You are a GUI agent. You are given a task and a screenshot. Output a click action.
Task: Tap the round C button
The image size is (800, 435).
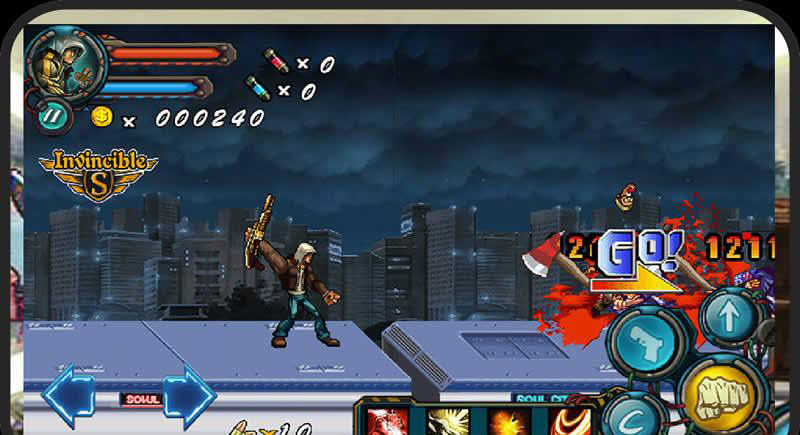pyautogui.click(x=634, y=418)
